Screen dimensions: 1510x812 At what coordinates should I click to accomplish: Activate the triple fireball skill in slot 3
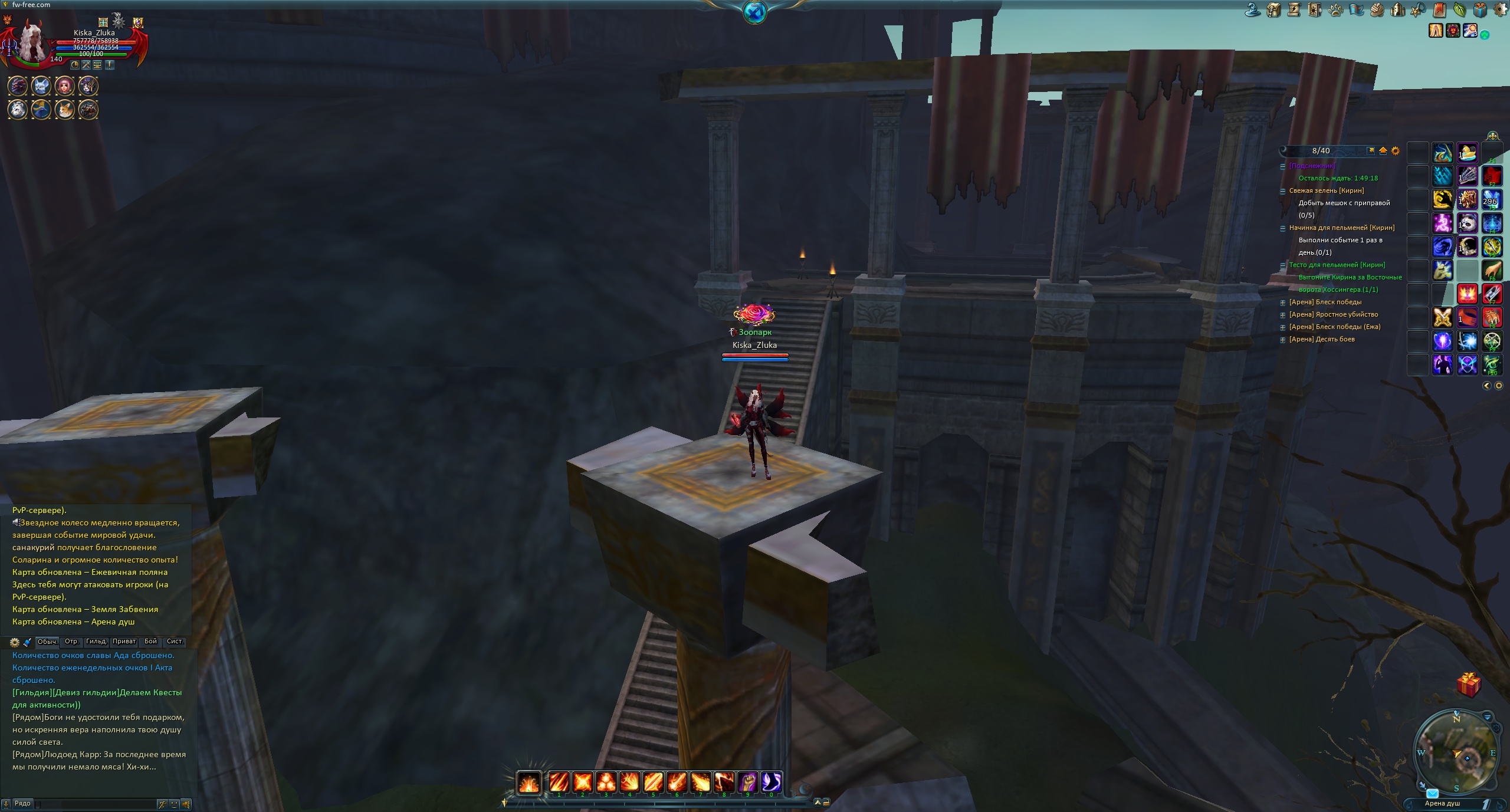click(x=606, y=782)
